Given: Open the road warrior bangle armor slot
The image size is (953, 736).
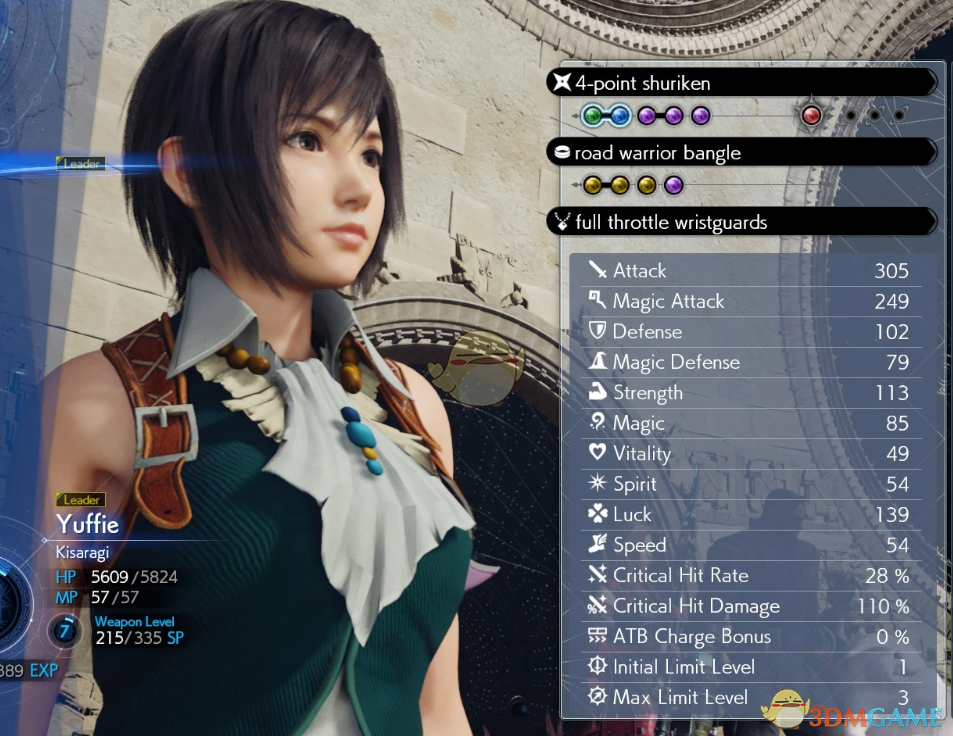Looking at the screenshot, I should [x=740, y=153].
